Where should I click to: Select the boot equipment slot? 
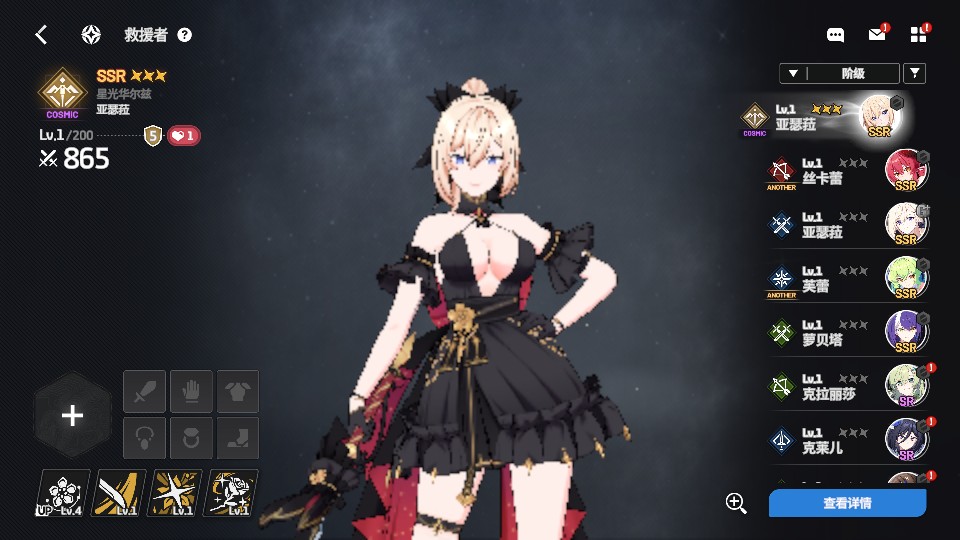pos(238,438)
